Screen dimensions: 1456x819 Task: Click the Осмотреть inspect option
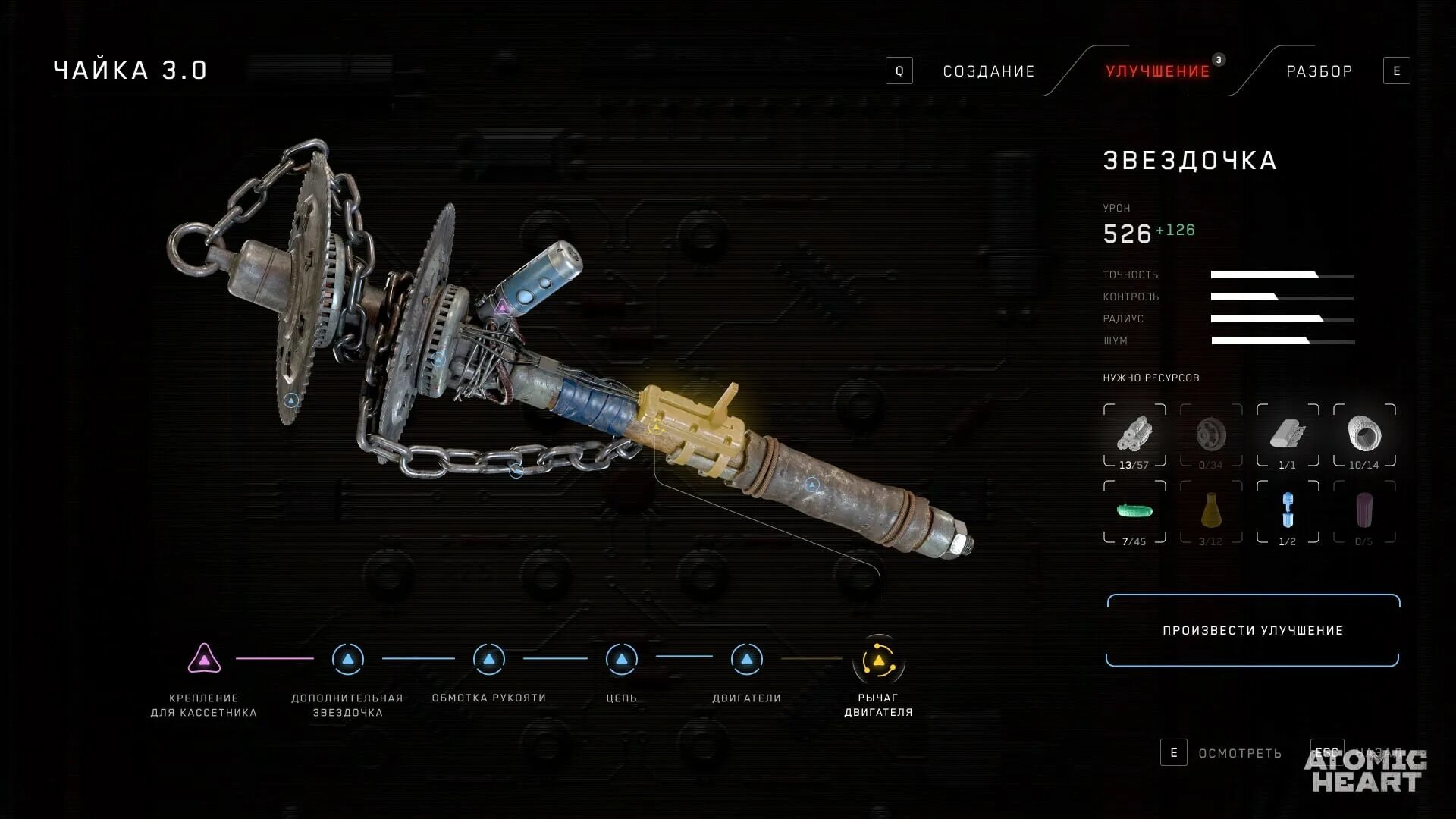[1239, 753]
